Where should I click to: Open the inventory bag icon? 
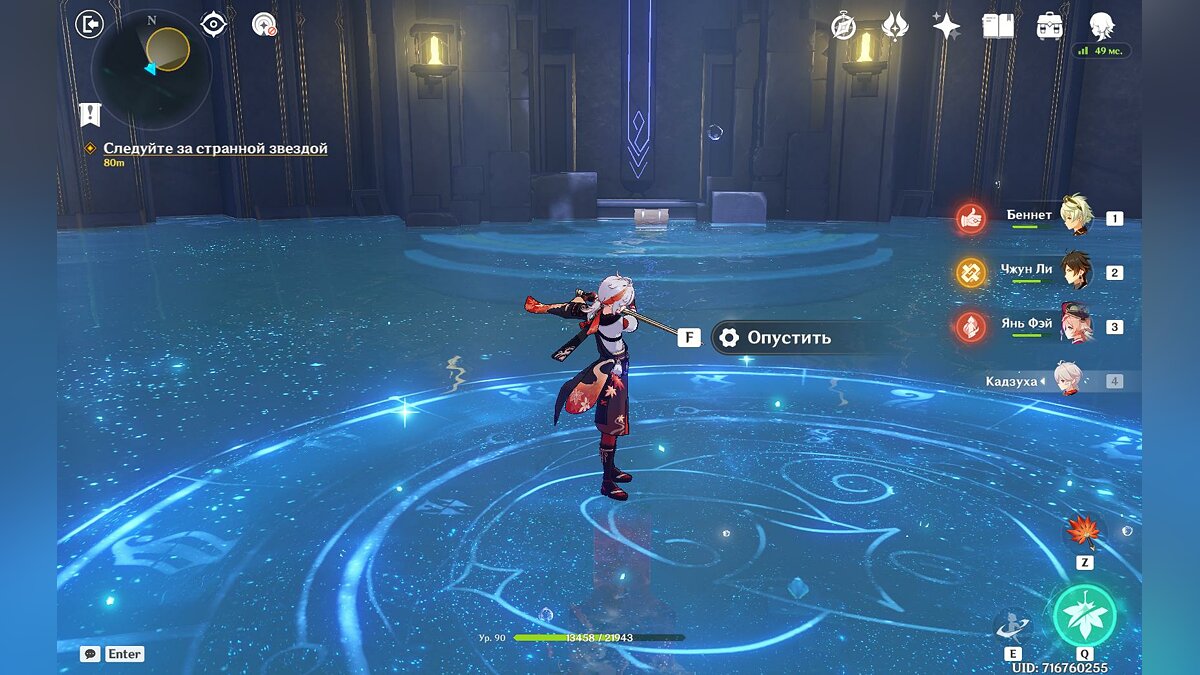click(x=1049, y=26)
